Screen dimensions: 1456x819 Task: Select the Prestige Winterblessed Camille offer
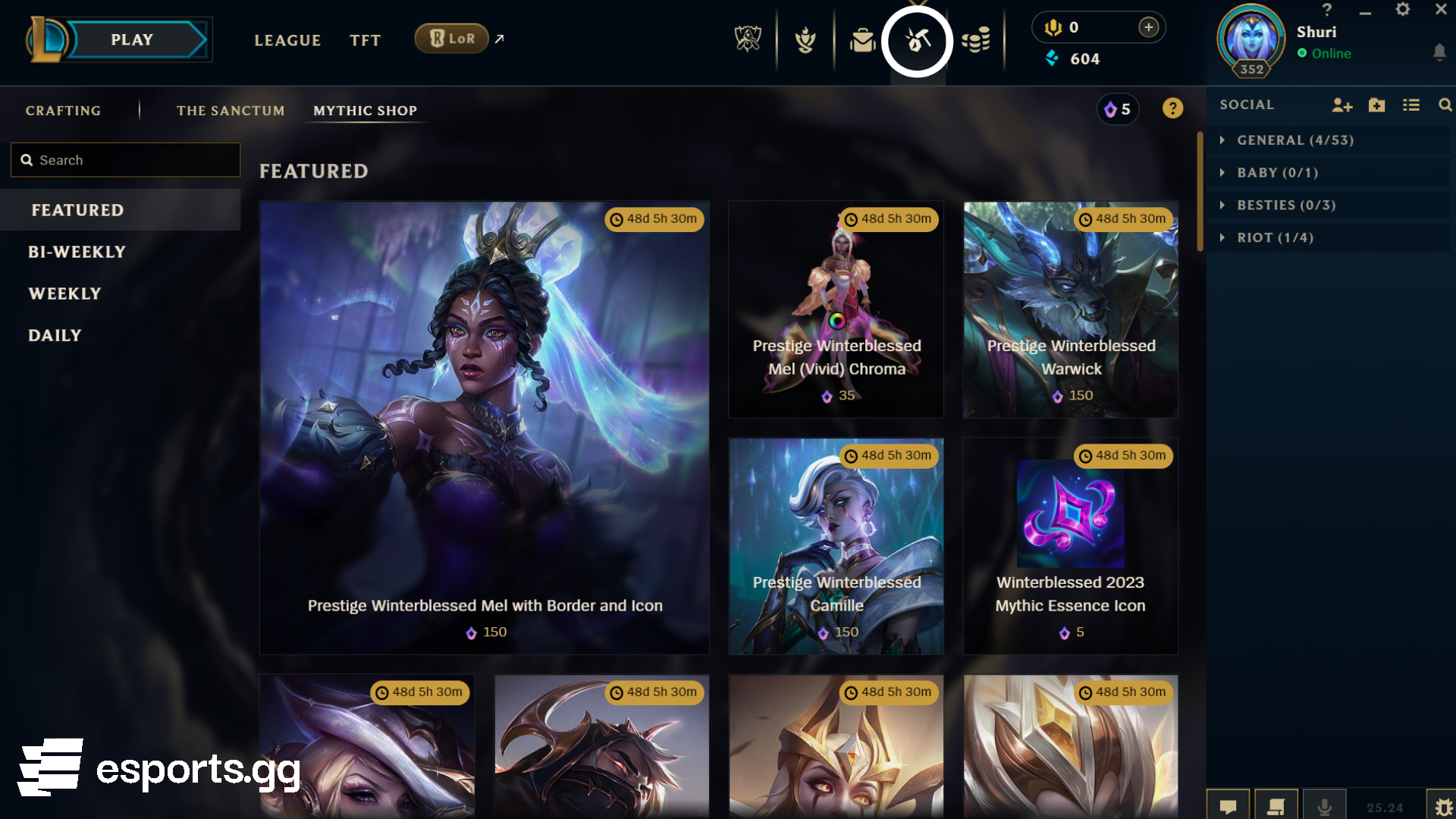[x=836, y=546]
